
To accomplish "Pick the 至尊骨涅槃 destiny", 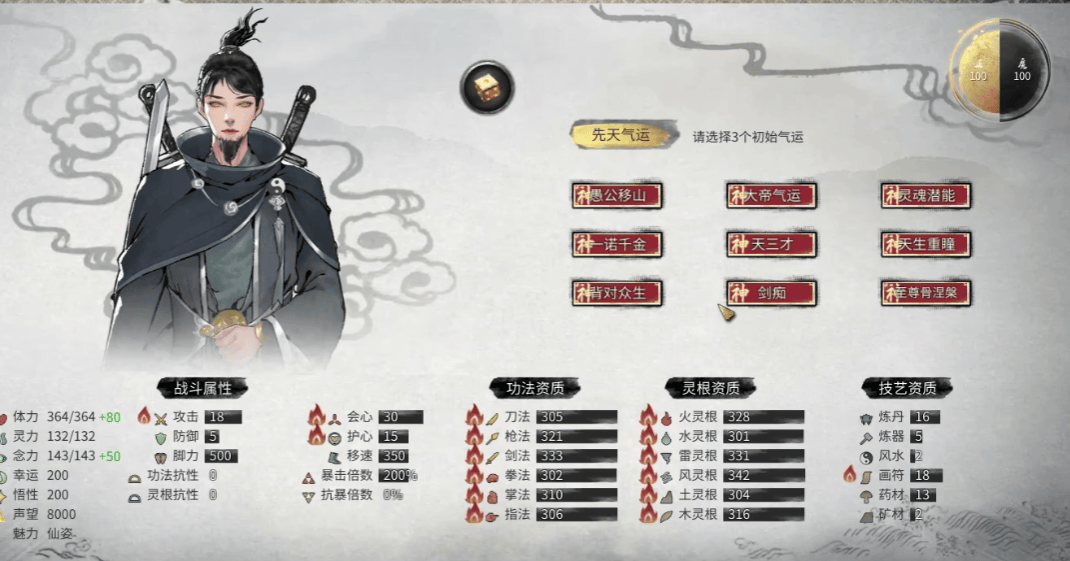I will (x=926, y=292).
